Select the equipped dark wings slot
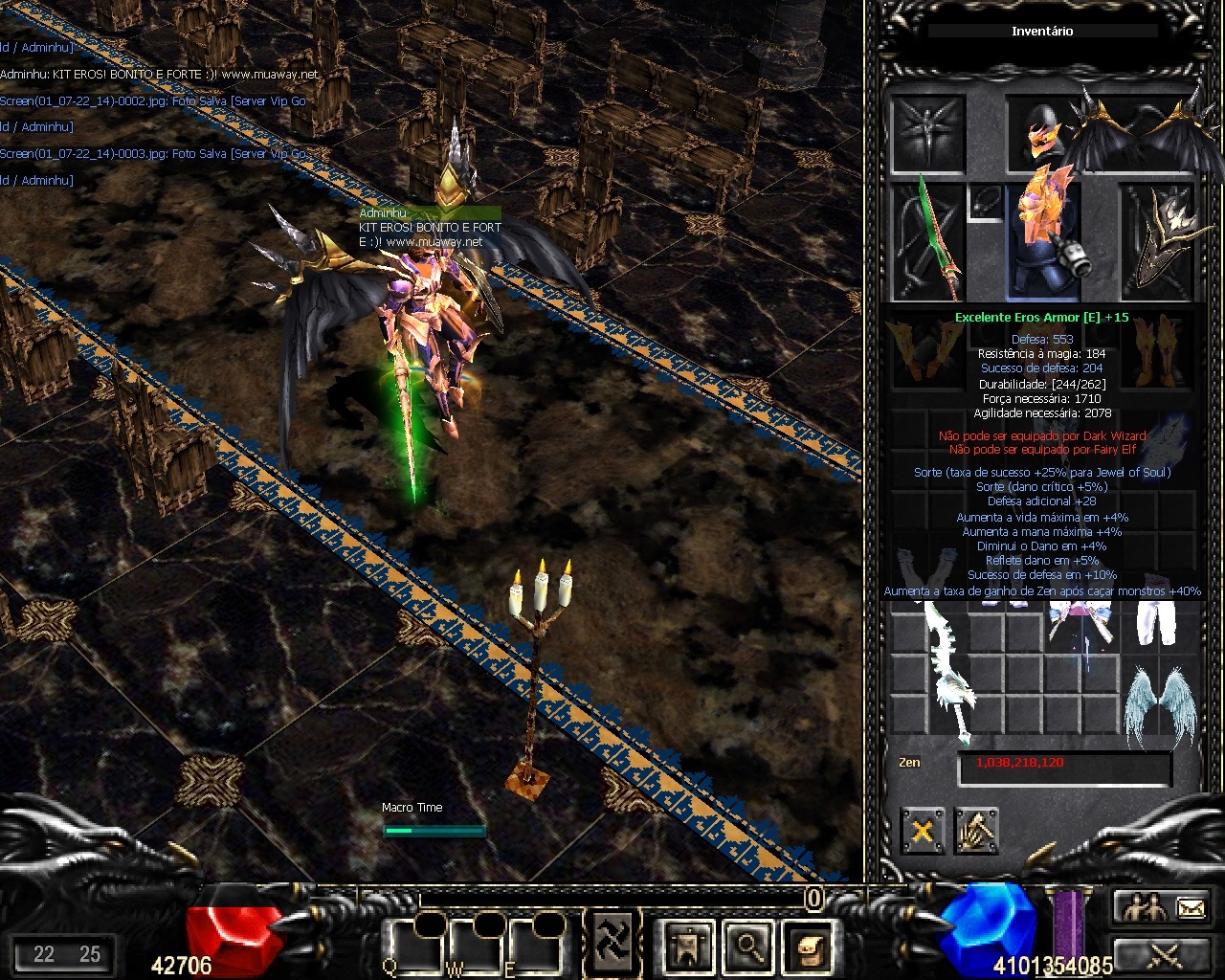1225x980 pixels. pos(1139,134)
